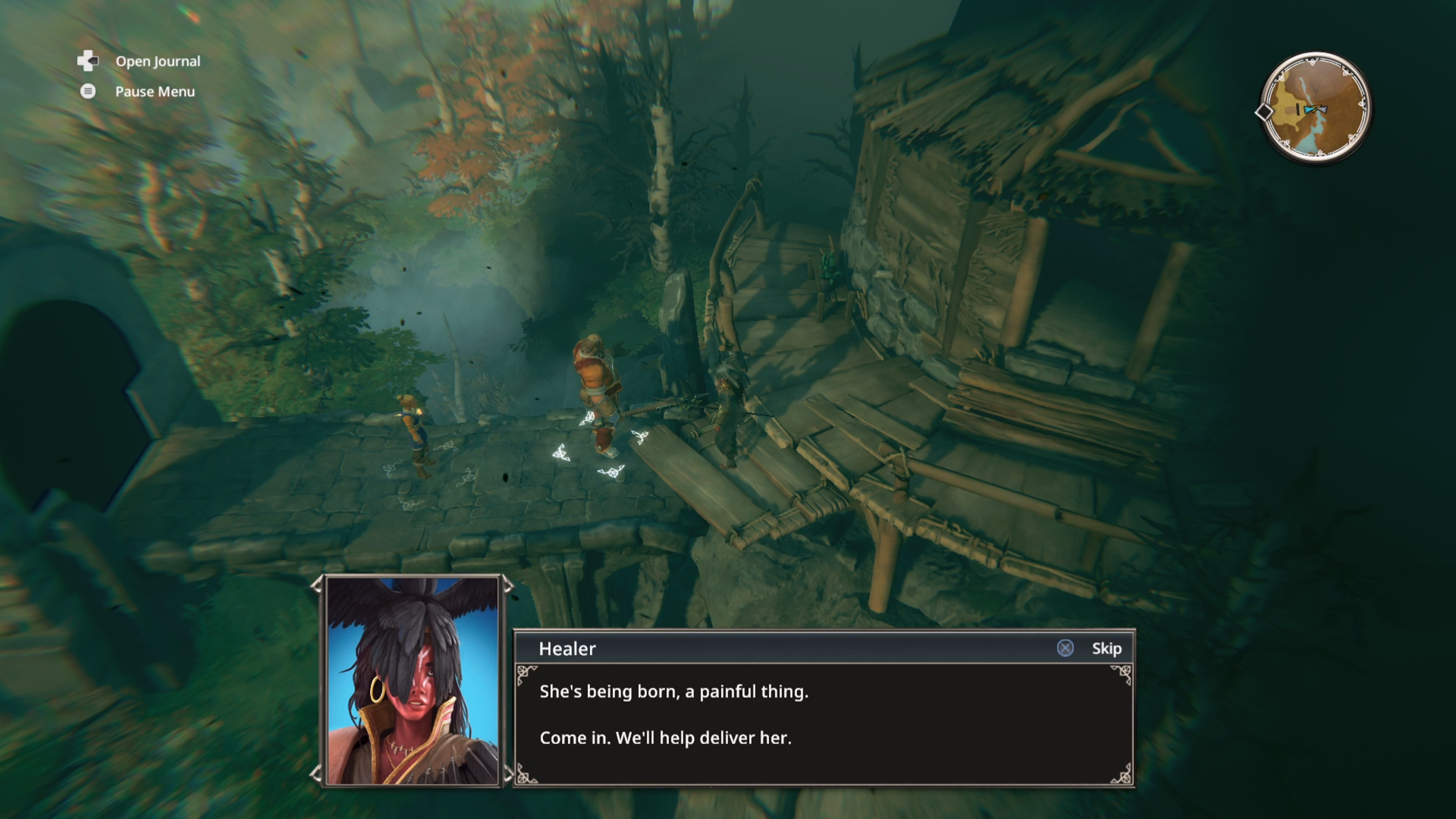Viewport: 1456px width, 819px height.
Task: Select the Healer name bar on the dialogue
Action: (x=567, y=648)
